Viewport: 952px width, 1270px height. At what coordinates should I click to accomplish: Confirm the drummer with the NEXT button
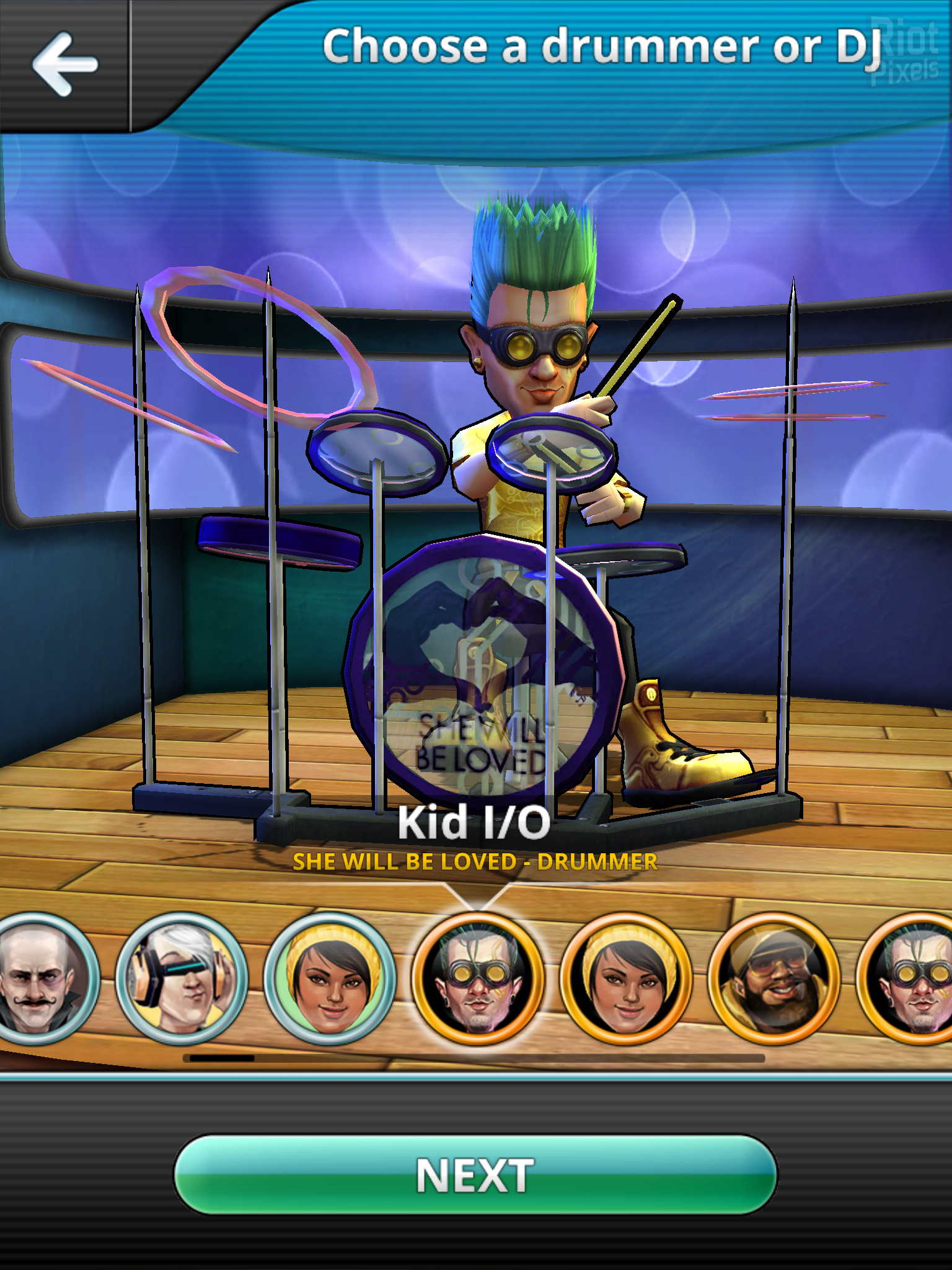tap(475, 1175)
